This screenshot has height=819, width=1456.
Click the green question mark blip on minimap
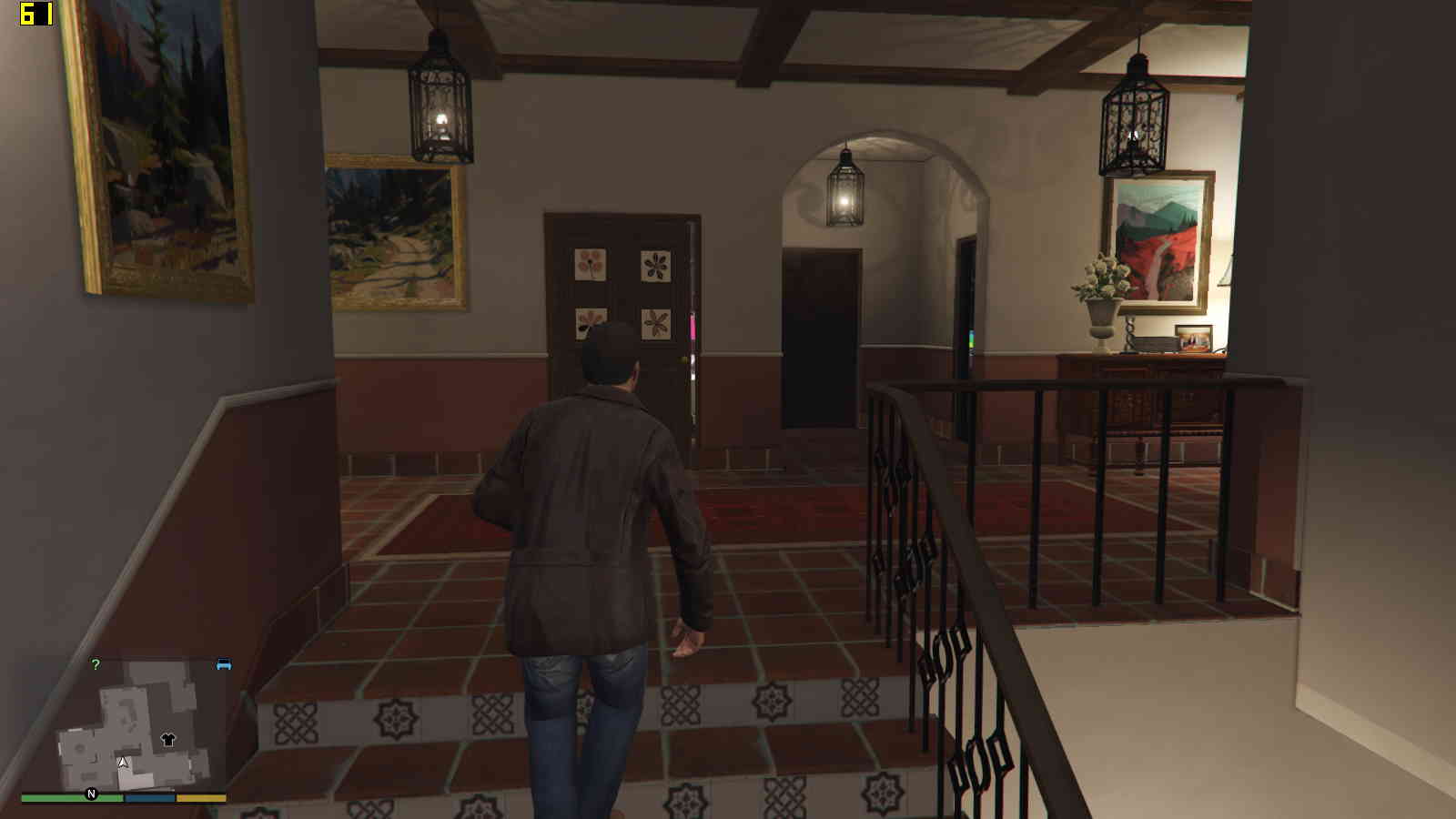[x=96, y=665]
